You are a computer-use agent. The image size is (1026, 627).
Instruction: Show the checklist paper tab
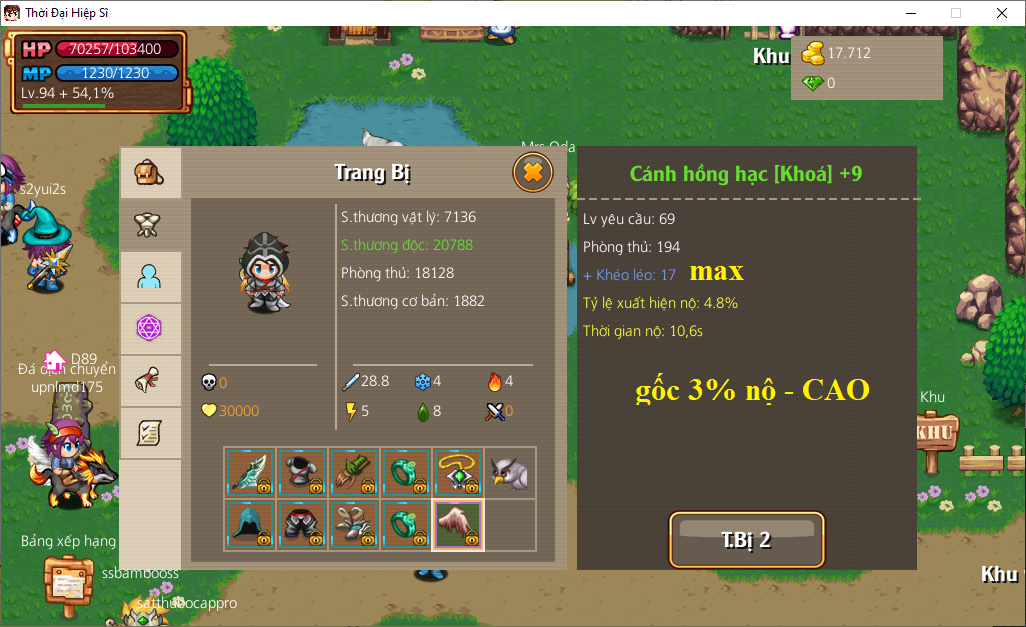150,433
